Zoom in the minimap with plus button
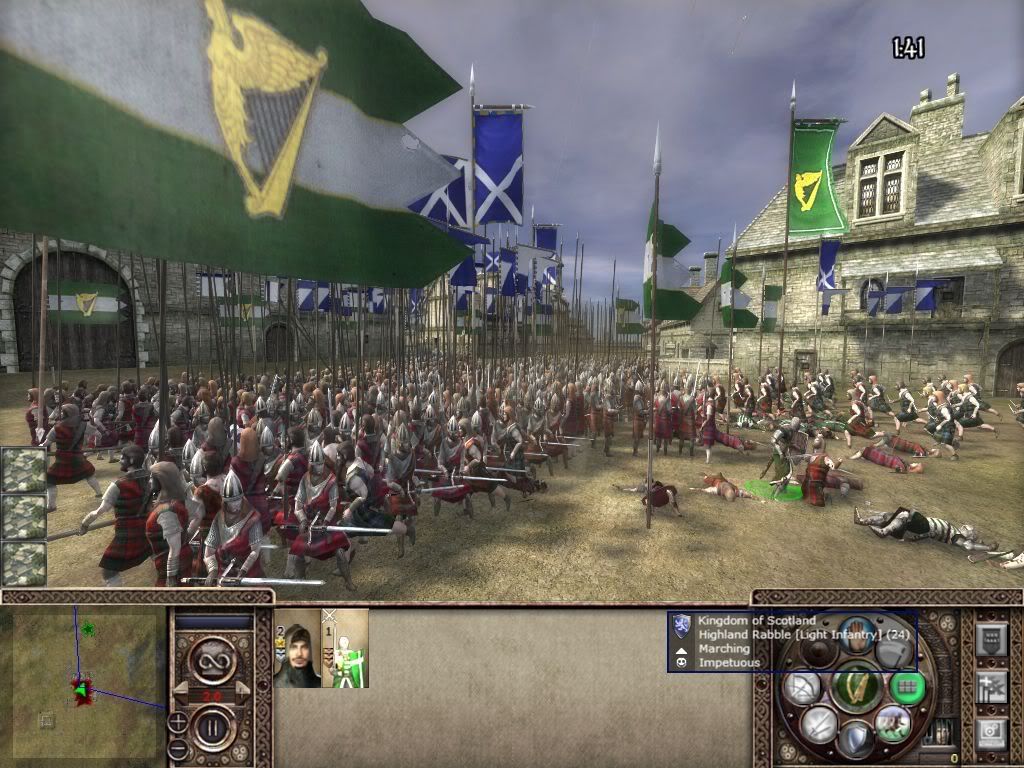This screenshot has height=768, width=1024. (178, 720)
